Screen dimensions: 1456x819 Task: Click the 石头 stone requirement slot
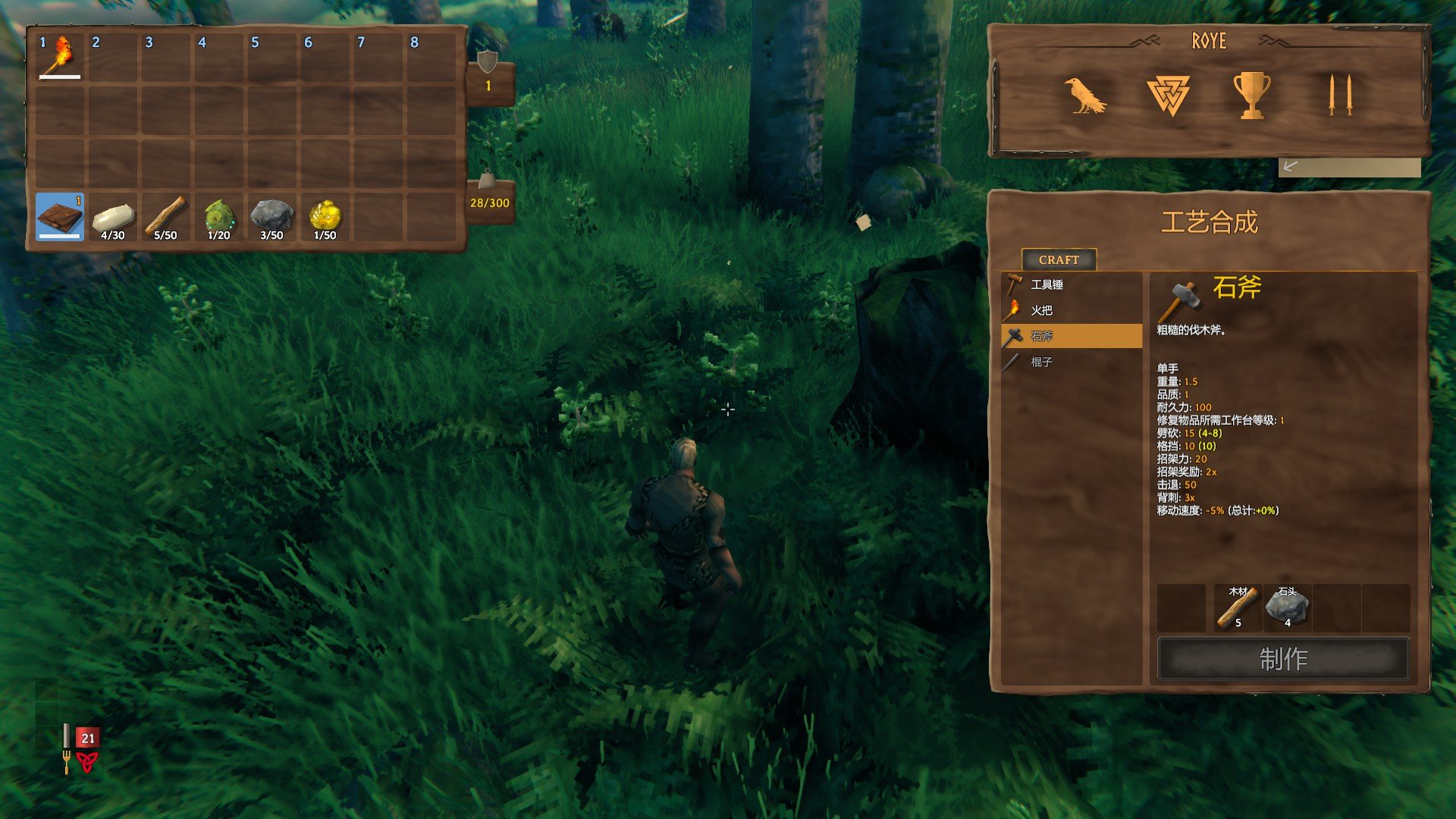tap(1288, 607)
